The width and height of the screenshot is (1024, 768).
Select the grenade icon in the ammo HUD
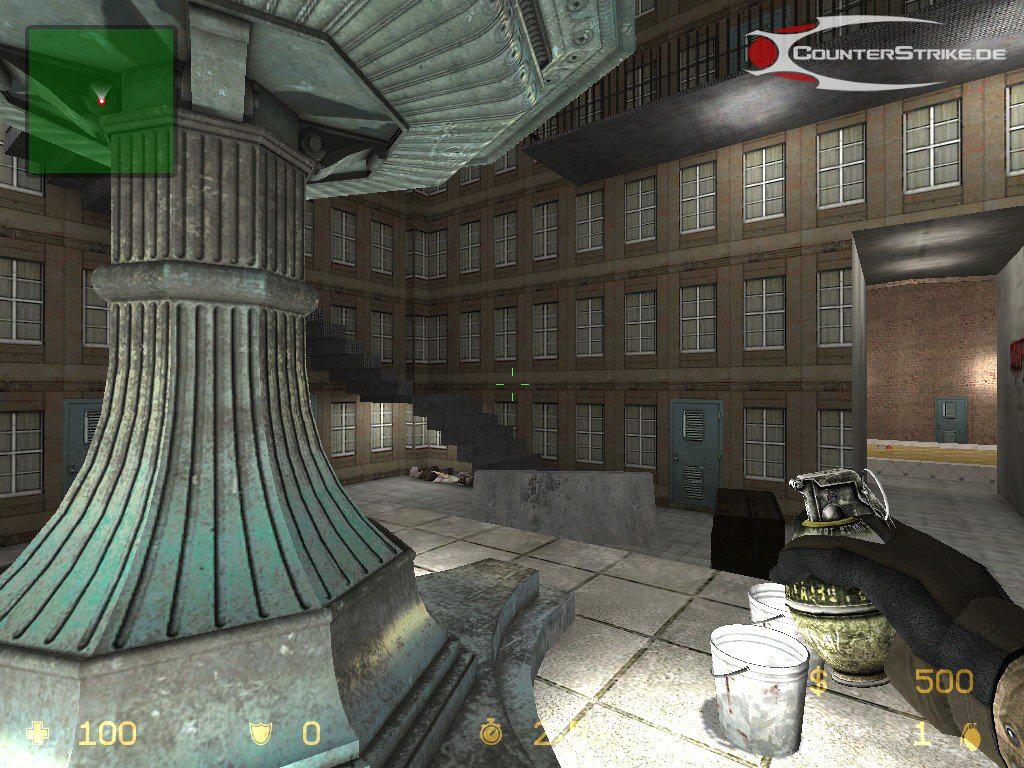(x=970, y=735)
